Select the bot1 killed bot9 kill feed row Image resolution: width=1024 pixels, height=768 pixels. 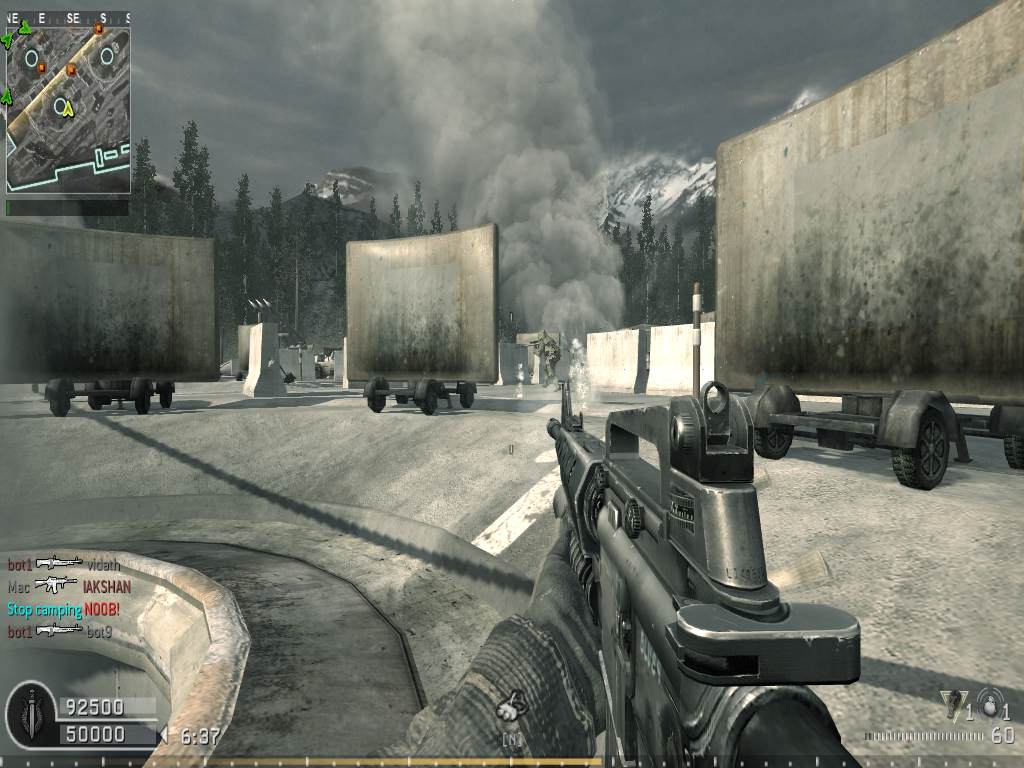point(59,631)
